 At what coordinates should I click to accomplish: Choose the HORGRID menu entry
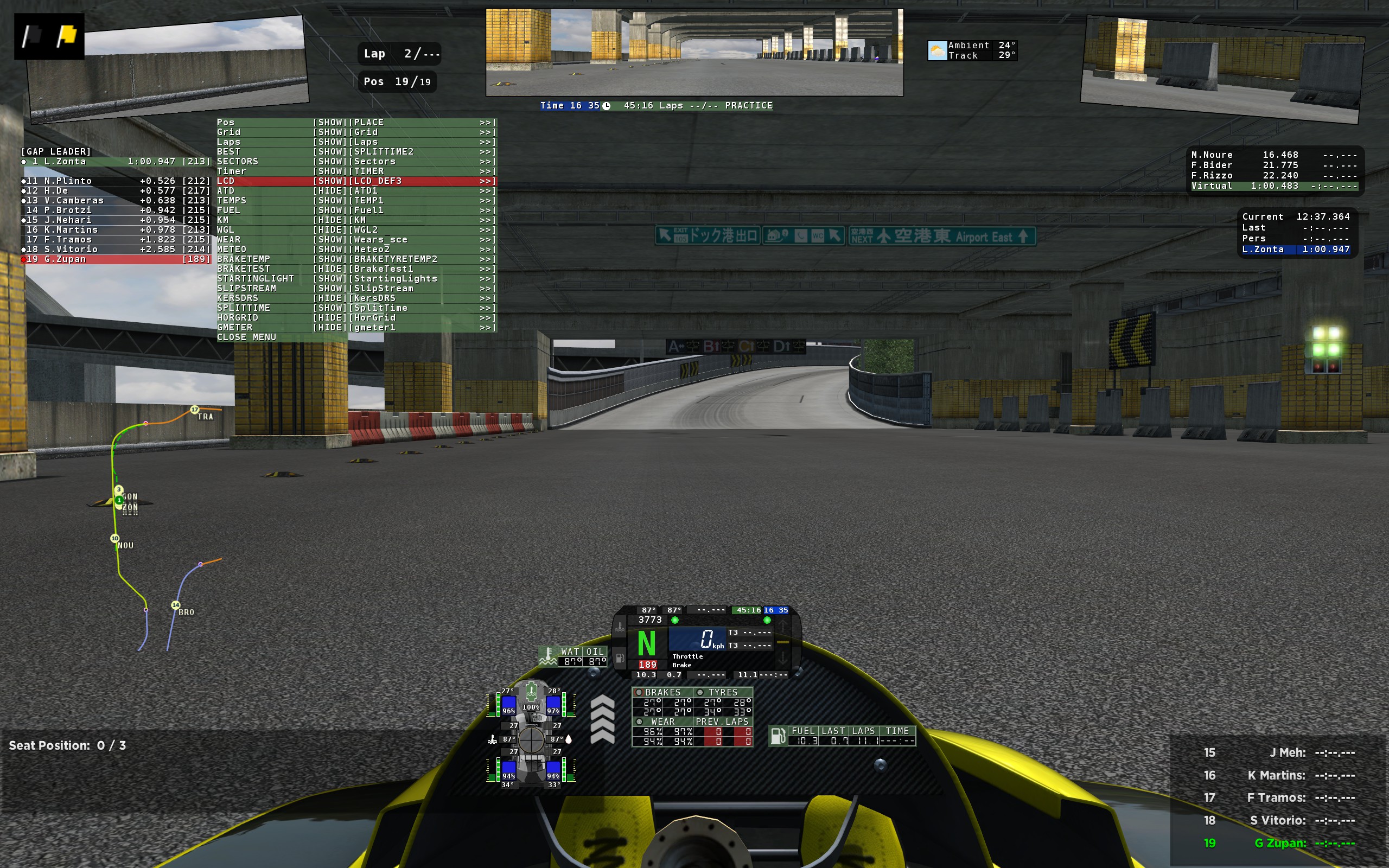pos(356,317)
